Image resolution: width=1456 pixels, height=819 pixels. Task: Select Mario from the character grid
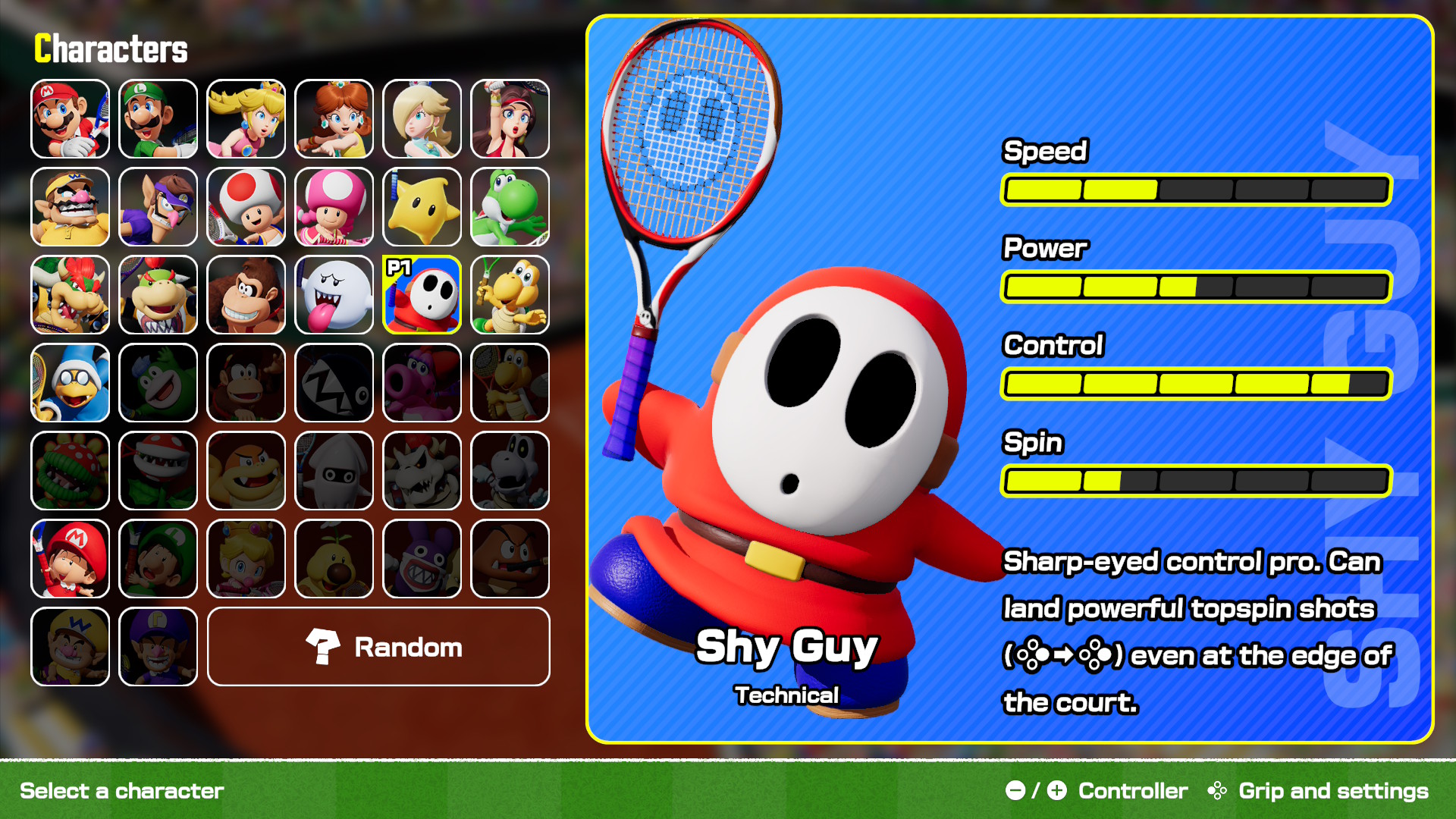coord(70,119)
